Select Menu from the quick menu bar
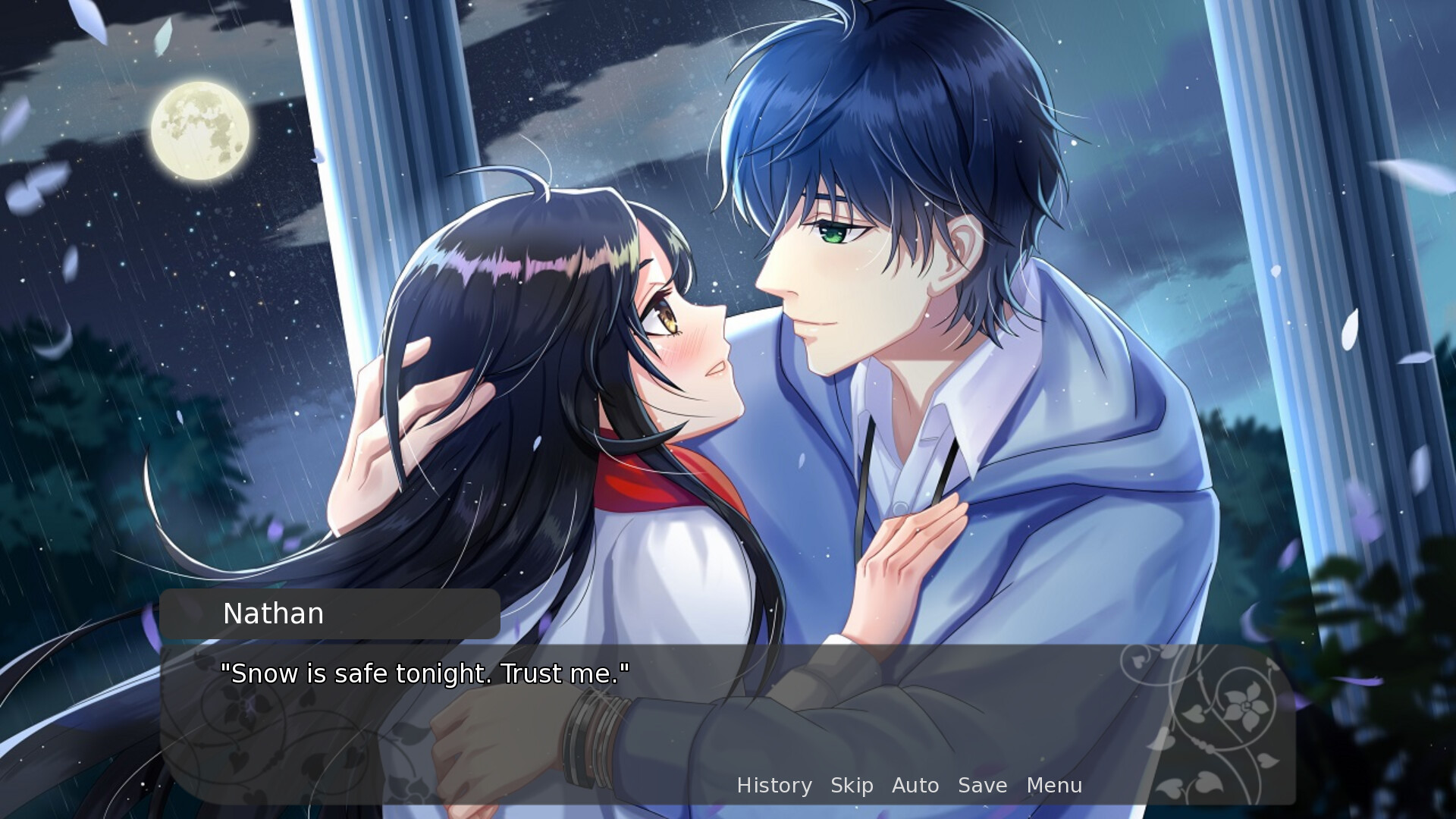The height and width of the screenshot is (819, 1456). tap(1053, 786)
